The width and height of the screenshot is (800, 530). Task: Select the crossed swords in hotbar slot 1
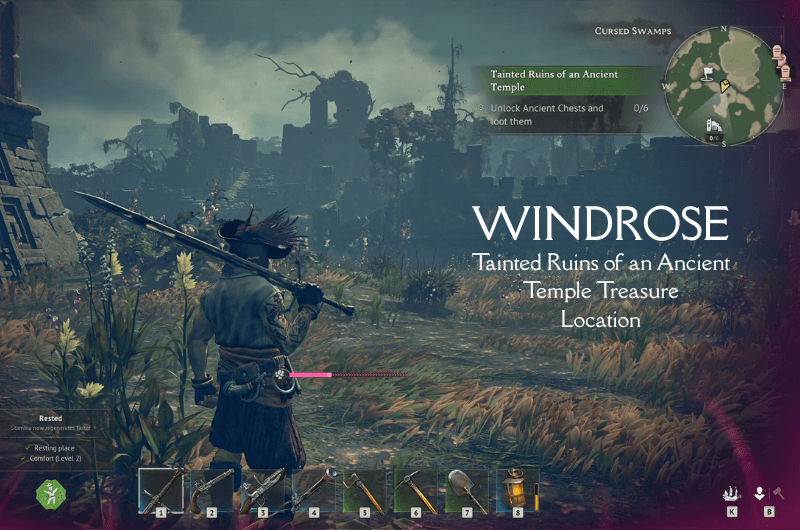click(161, 491)
